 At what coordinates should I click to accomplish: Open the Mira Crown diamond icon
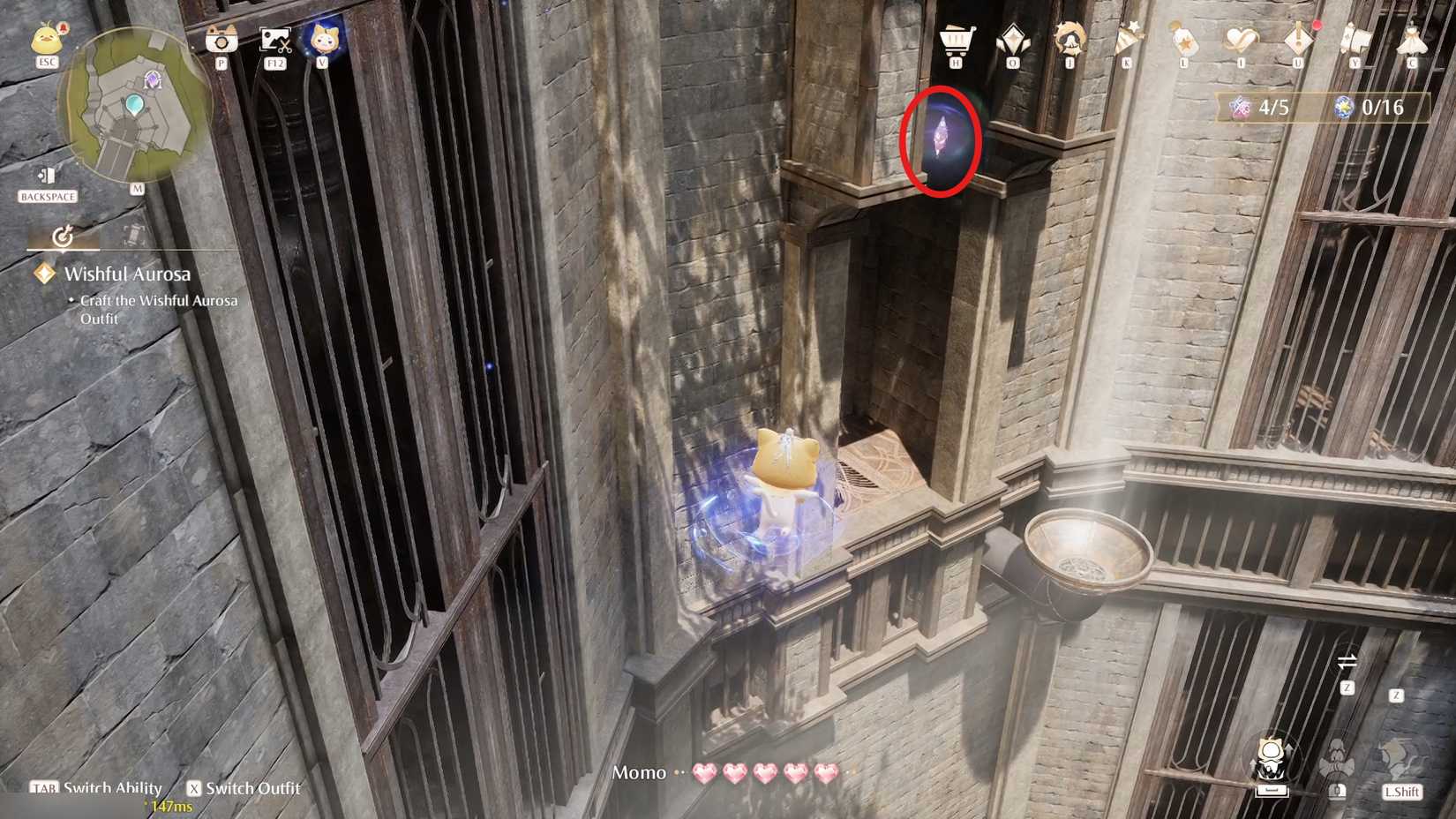[x=1012, y=40]
